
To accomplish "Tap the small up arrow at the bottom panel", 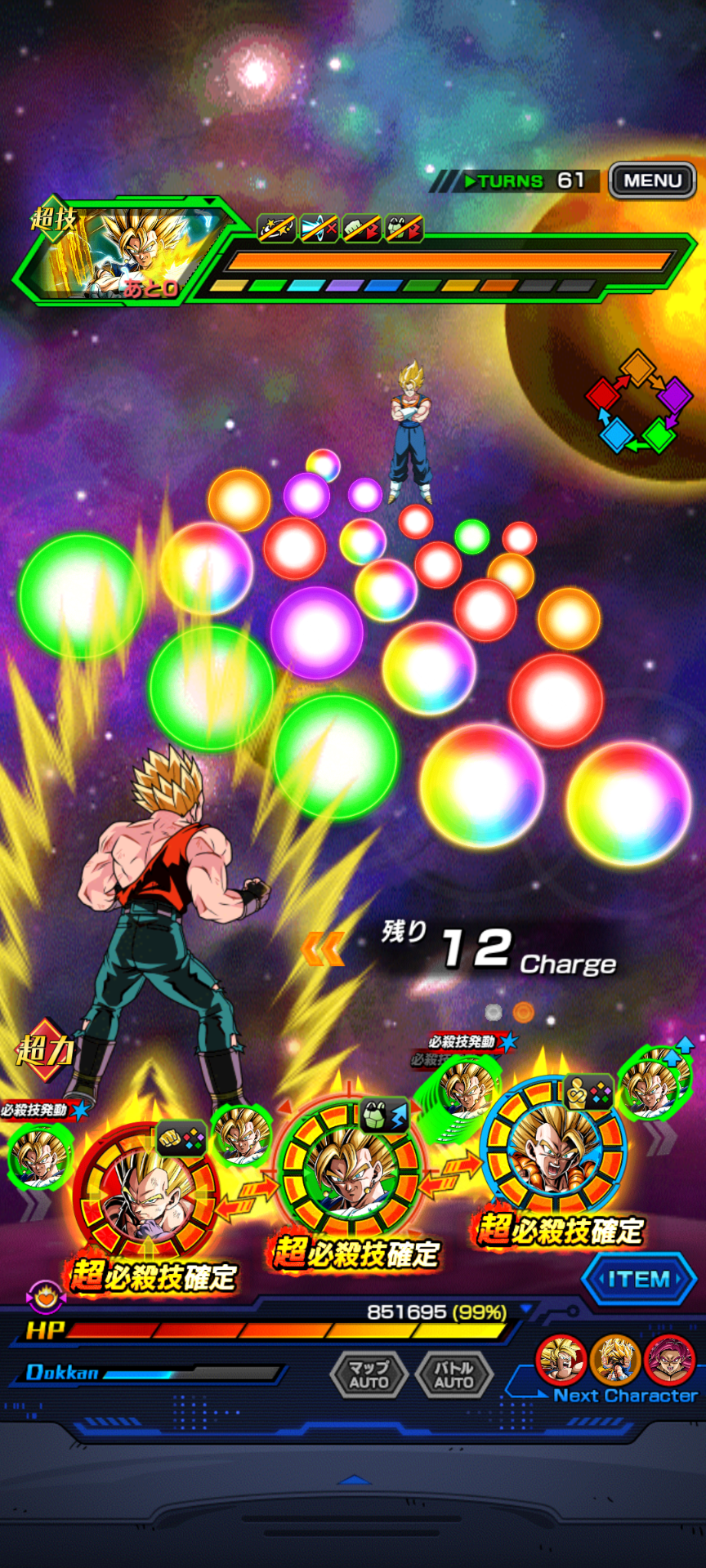I will click(354, 1480).
